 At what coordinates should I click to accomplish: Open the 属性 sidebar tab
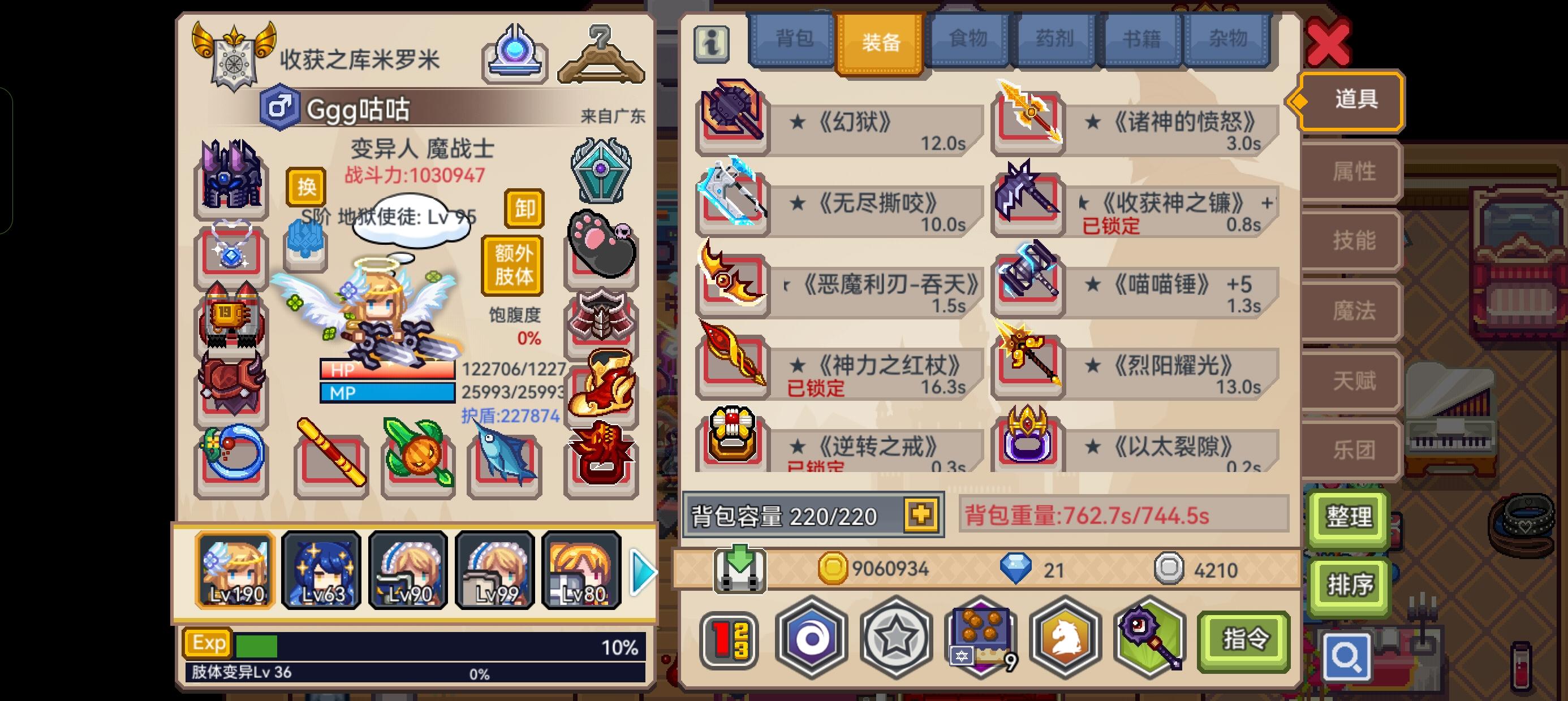tap(1350, 171)
